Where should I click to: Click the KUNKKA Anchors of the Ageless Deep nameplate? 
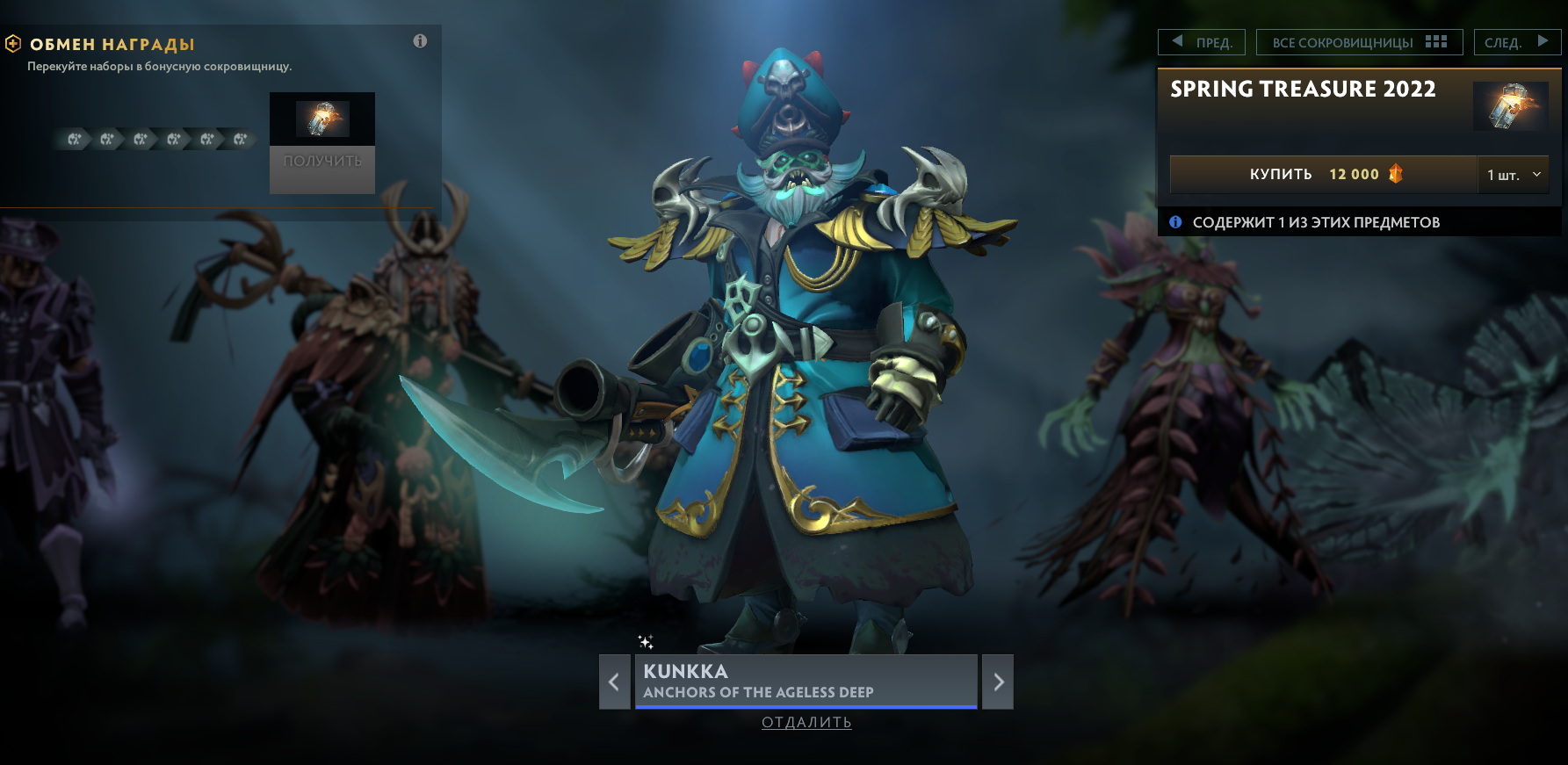click(805, 681)
